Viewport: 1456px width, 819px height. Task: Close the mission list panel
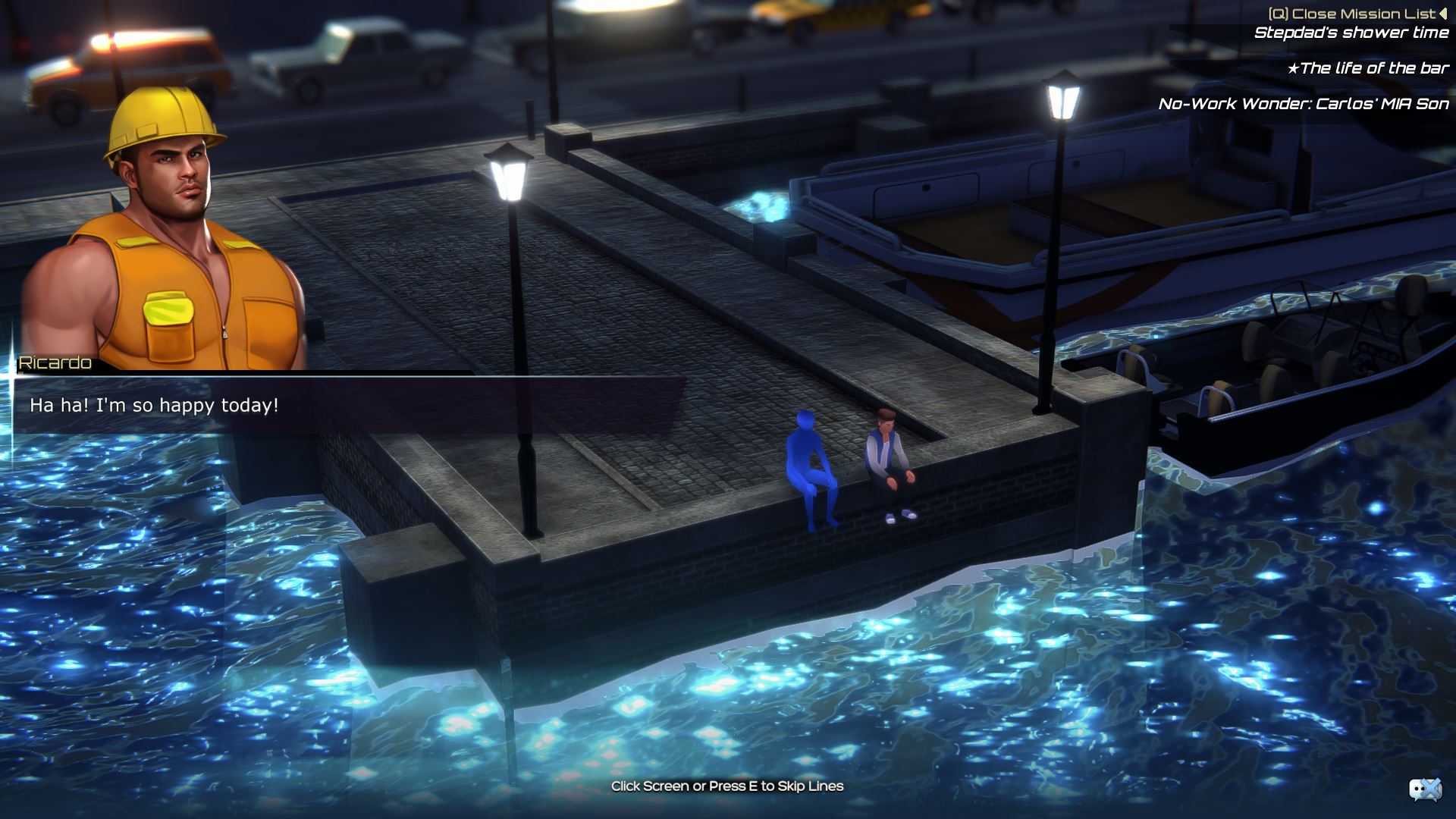pyautogui.click(x=1357, y=14)
